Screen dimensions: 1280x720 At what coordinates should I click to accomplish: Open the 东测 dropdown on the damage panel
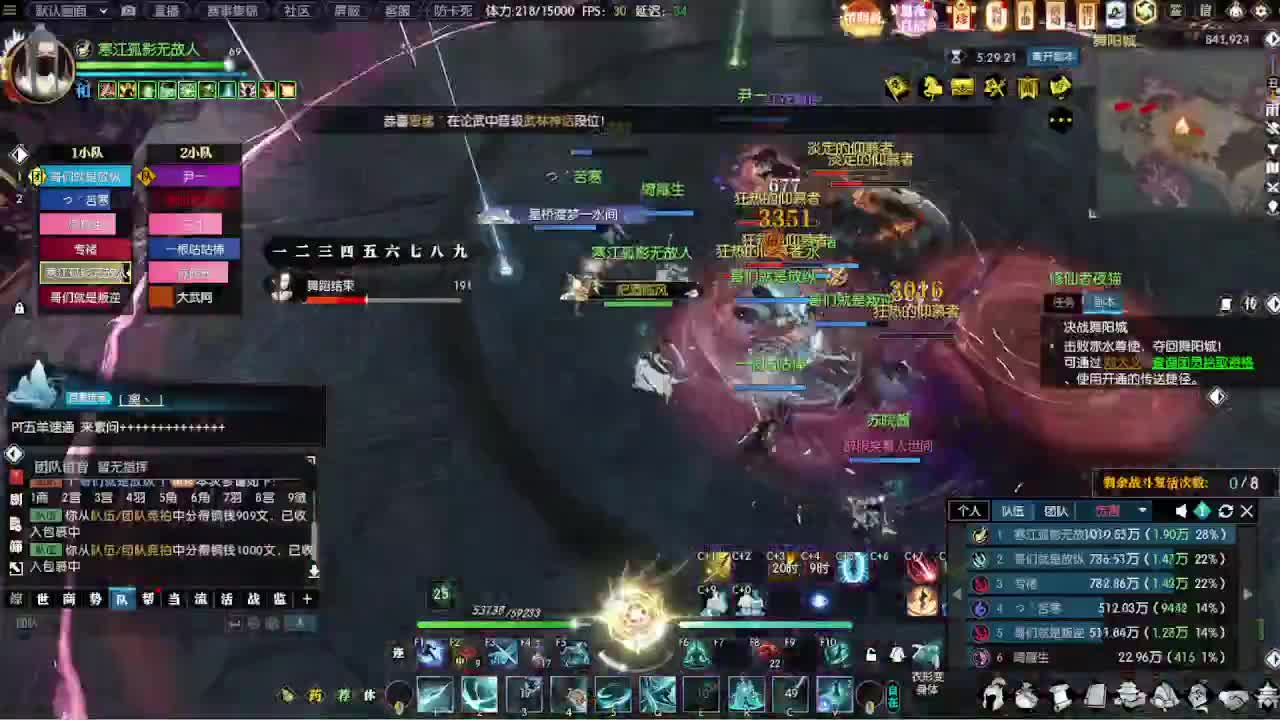[x=1108, y=511]
